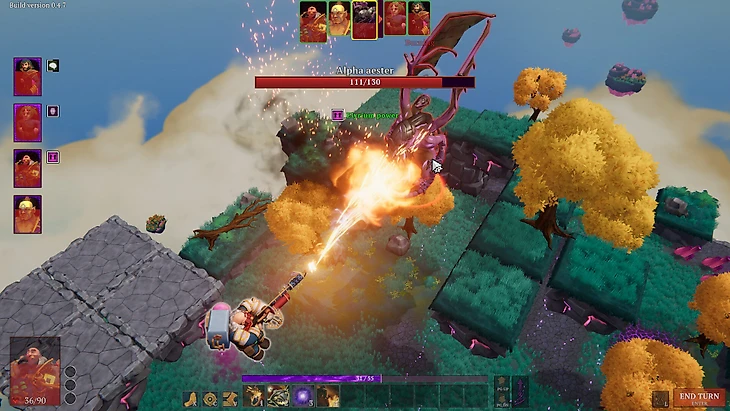Click the first portrait in the turn order
The height and width of the screenshot is (411, 730).
click(312, 20)
